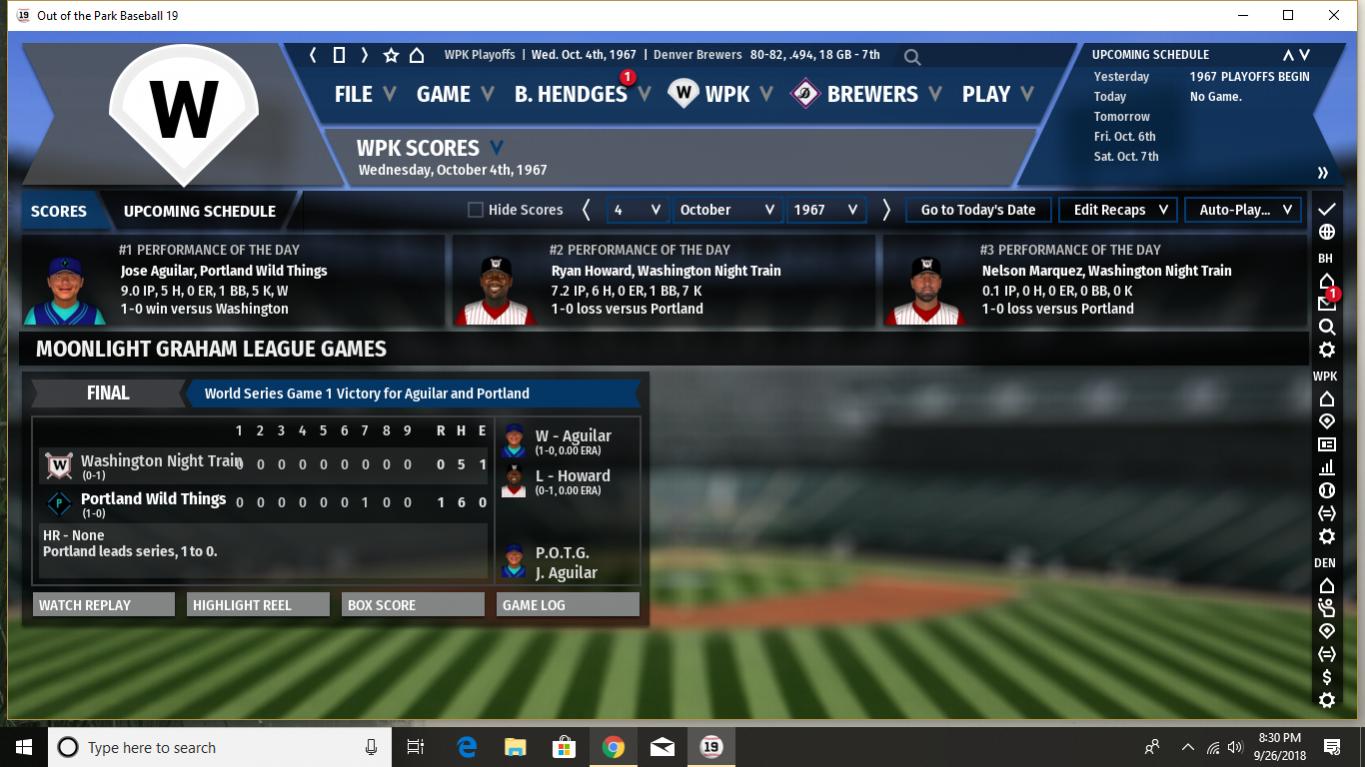Image resolution: width=1365 pixels, height=767 pixels.
Task: Open the Game Log
Action: coord(567,605)
